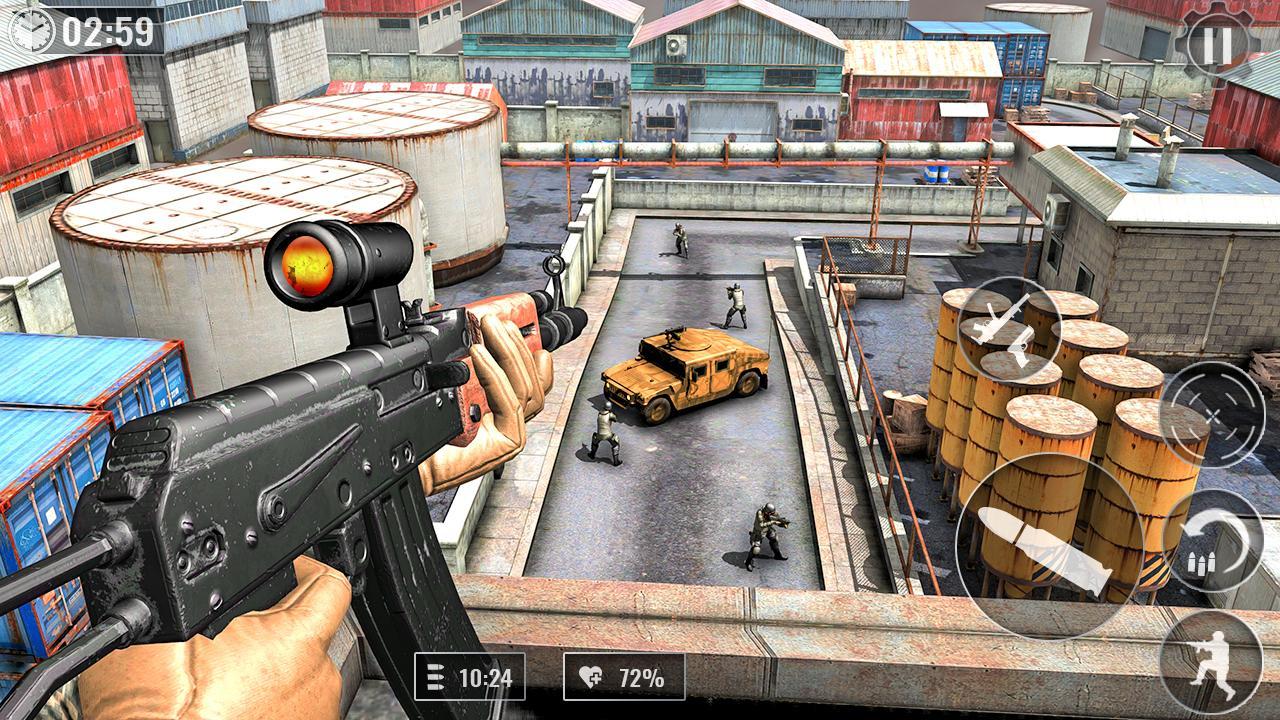Viewport: 1280px width, 720px height.
Task: Tap the ammo stack icon beside 10:24
Action: tap(437, 677)
